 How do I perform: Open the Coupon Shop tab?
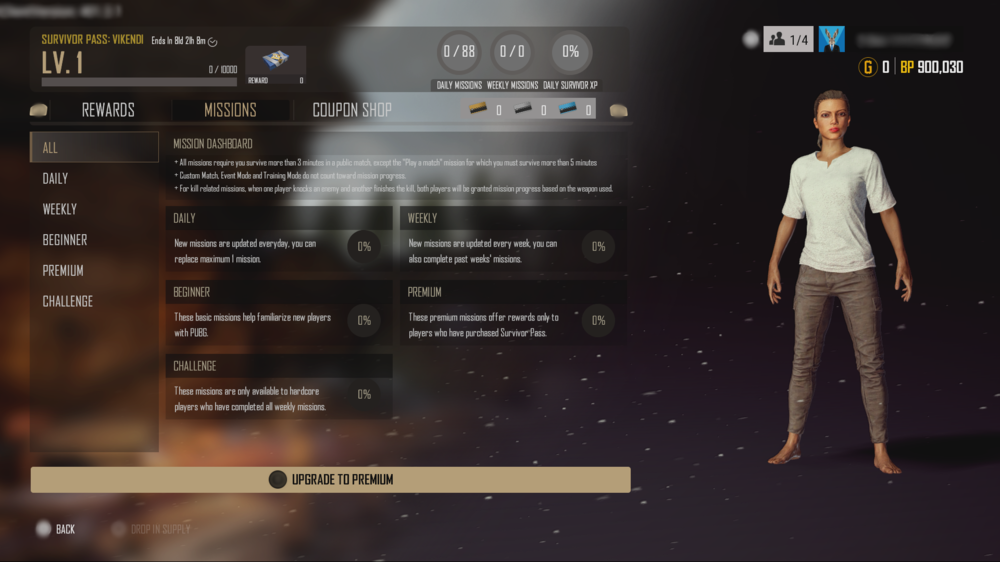point(352,110)
